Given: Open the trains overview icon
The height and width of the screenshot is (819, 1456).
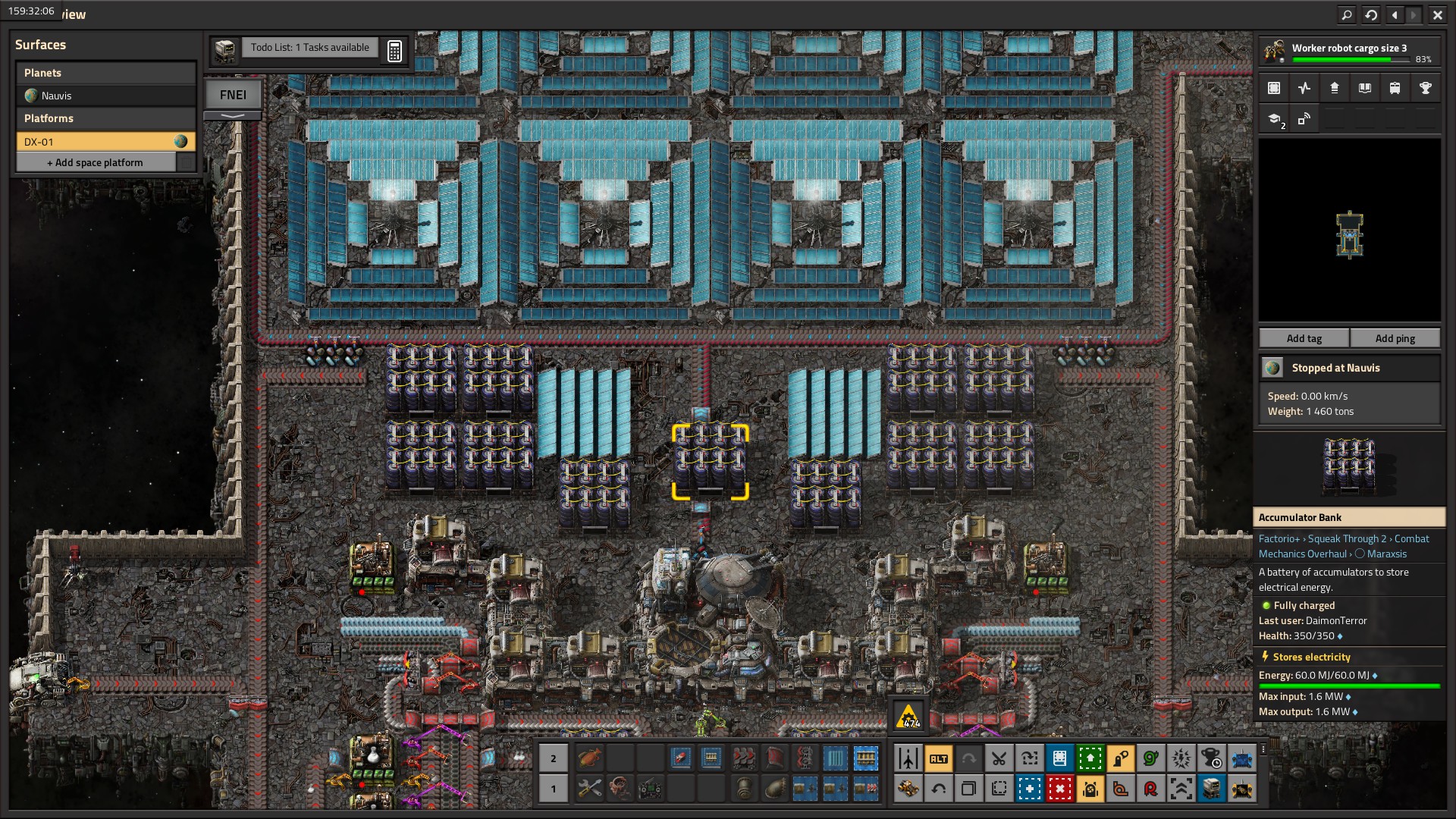Looking at the screenshot, I should pyautogui.click(x=1395, y=88).
